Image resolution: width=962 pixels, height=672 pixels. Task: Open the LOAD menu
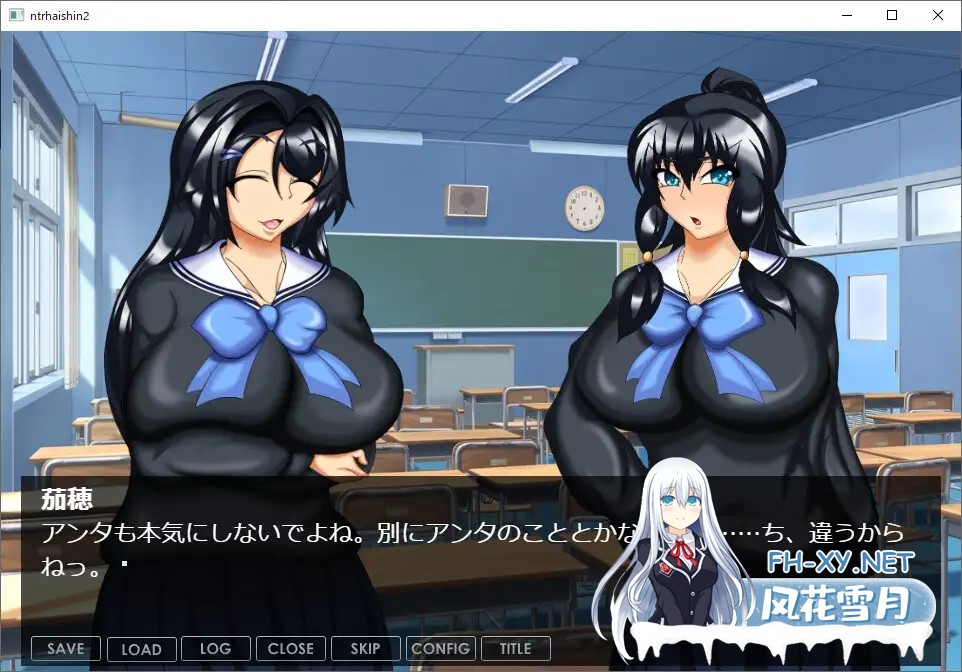point(141,648)
